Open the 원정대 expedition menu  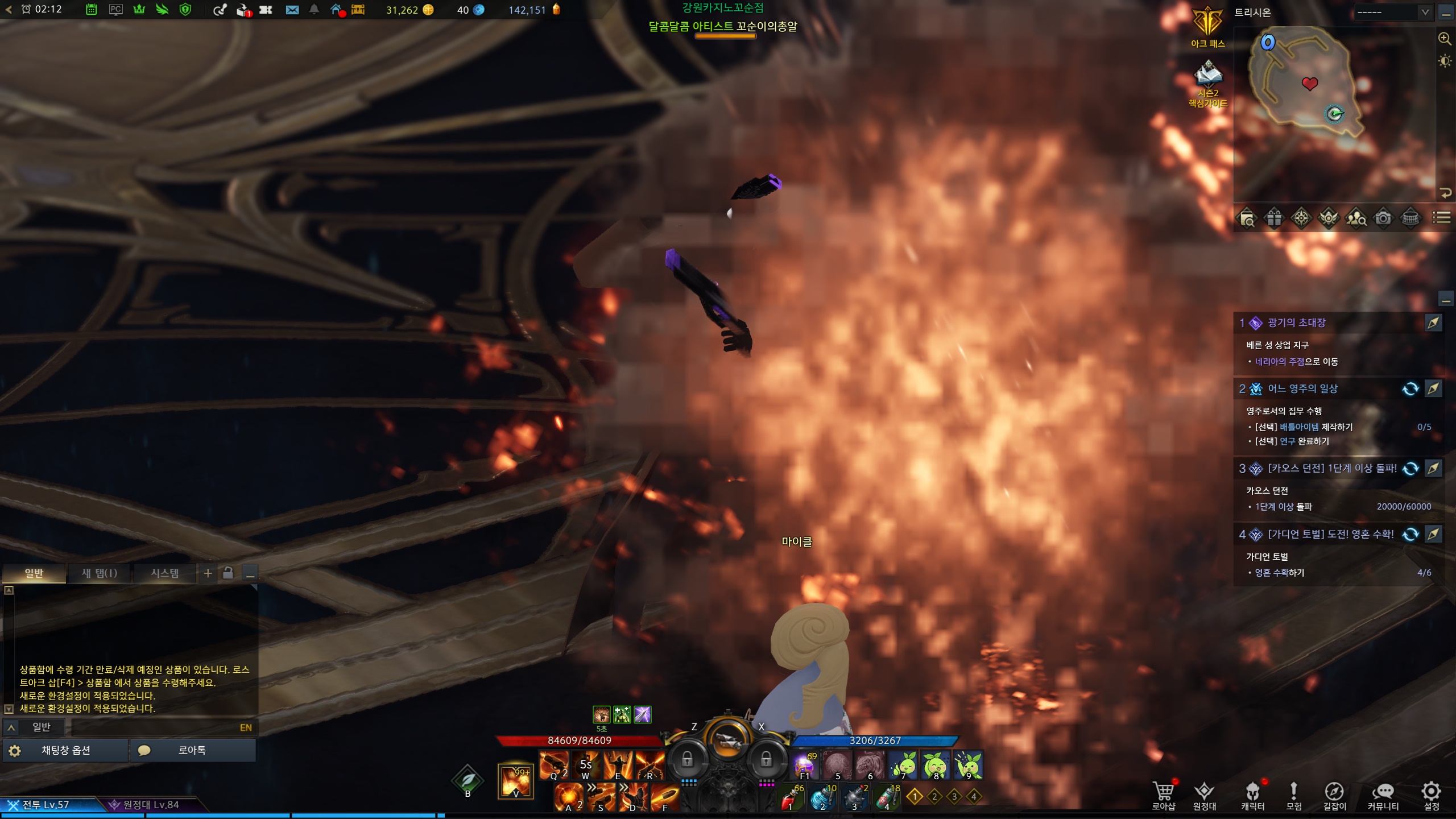pyautogui.click(x=1204, y=795)
